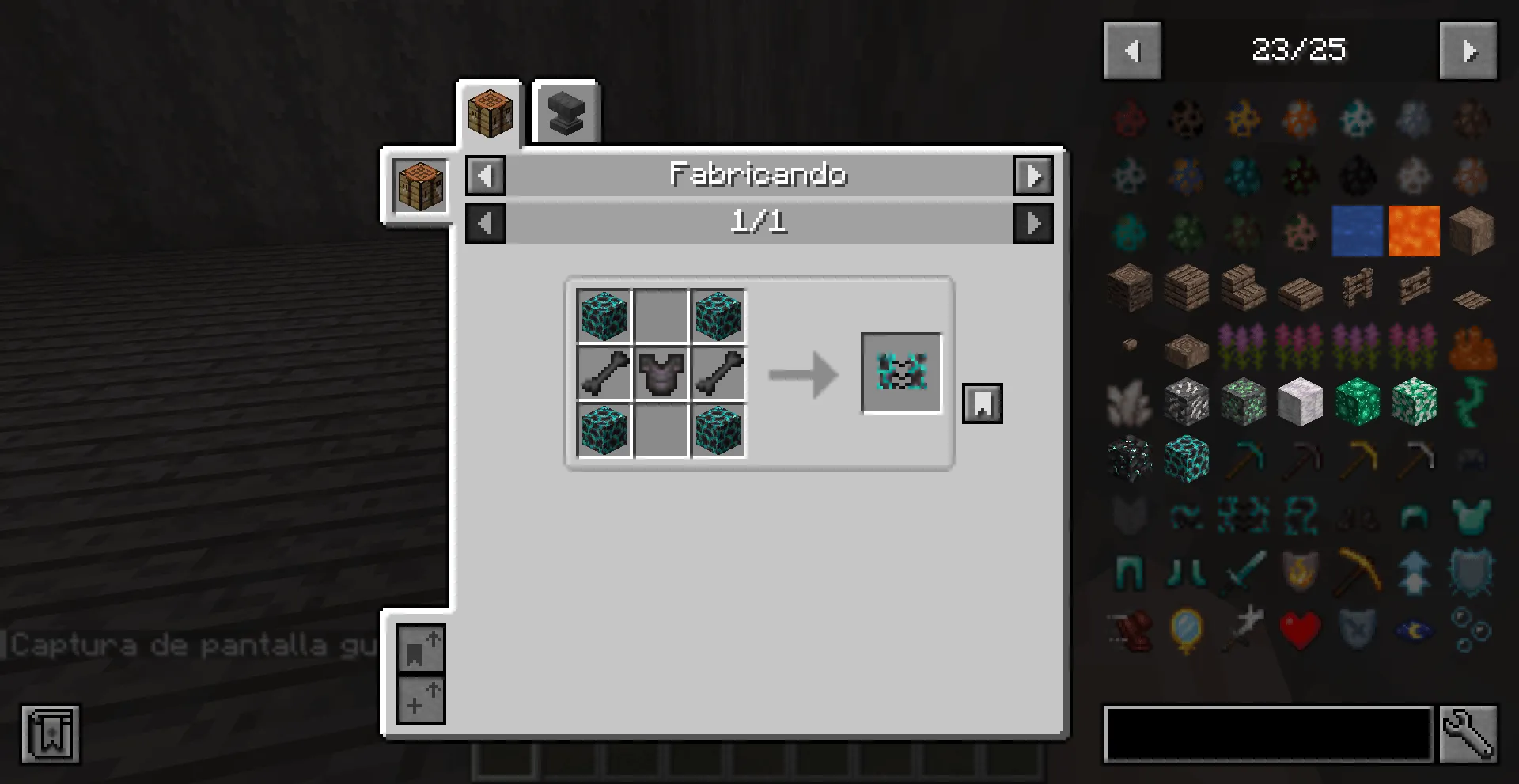This screenshot has width=1519, height=784.
Task: Bookmark the recipe output using the flag icon
Action: [982, 402]
